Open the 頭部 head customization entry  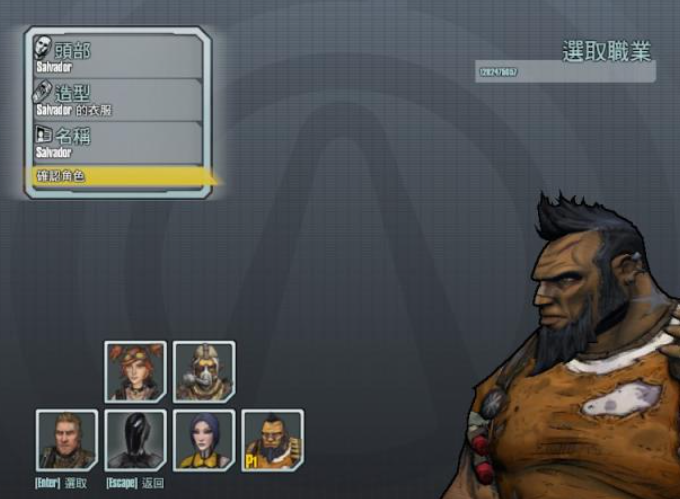117,55
